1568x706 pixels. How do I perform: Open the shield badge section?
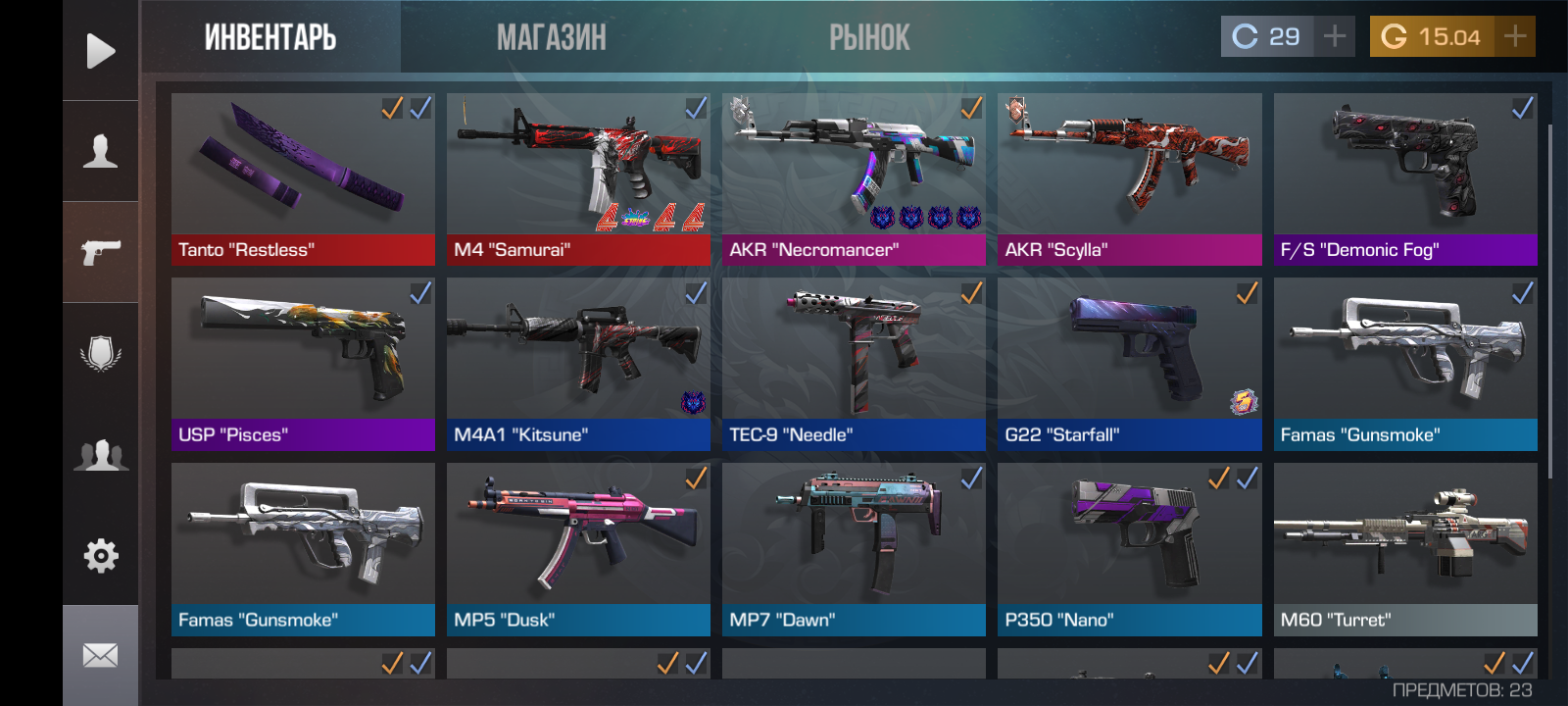100,353
